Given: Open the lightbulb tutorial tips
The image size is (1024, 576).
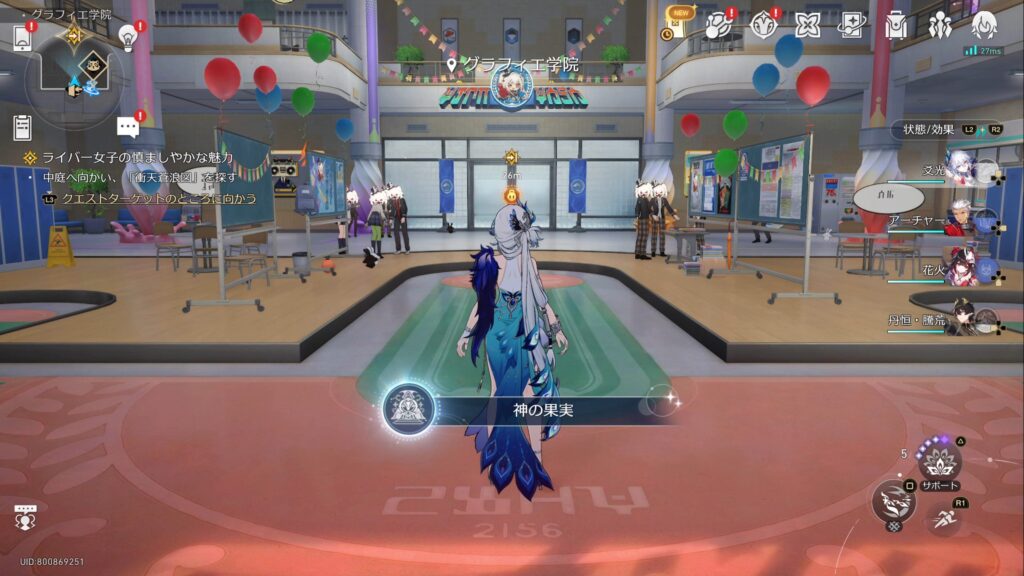Looking at the screenshot, I should [x=127, y=37].
